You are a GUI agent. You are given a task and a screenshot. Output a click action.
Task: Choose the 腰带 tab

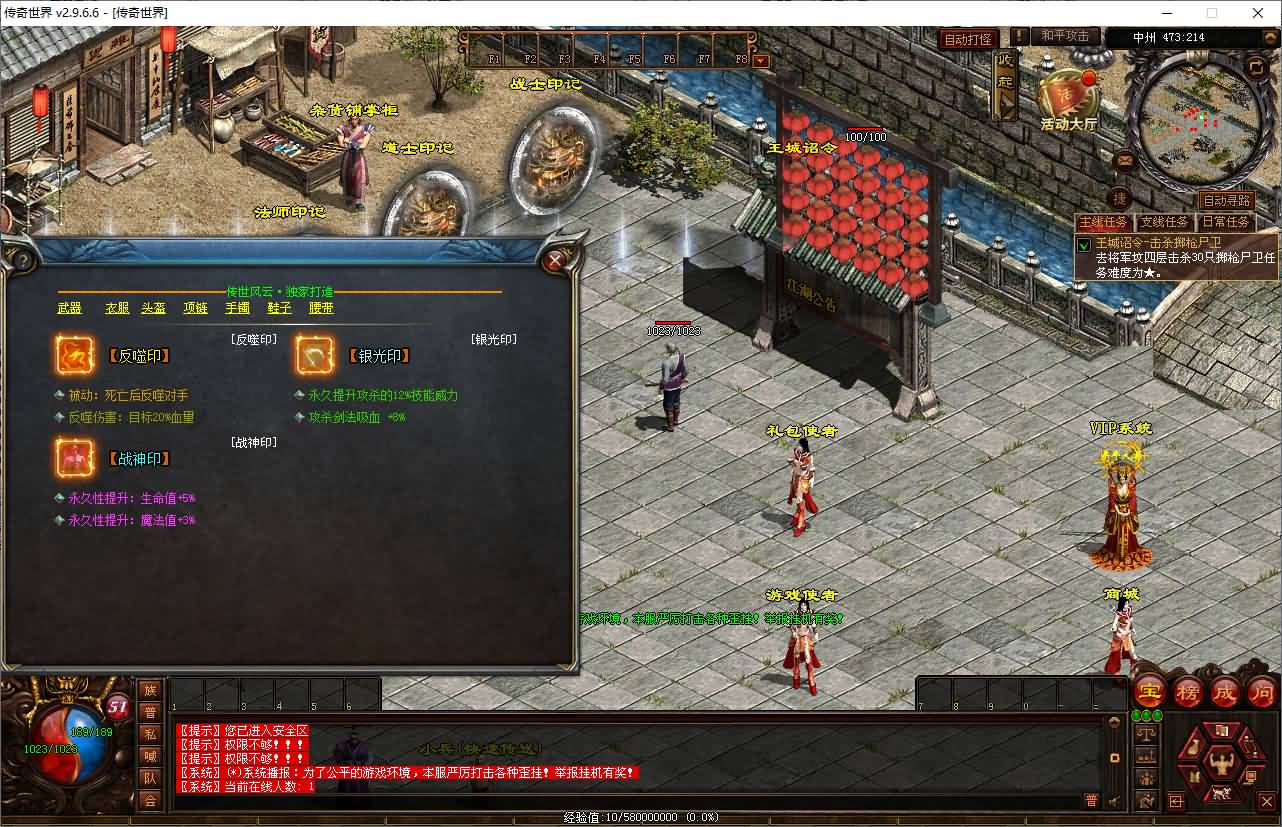(x=321, y=308)
